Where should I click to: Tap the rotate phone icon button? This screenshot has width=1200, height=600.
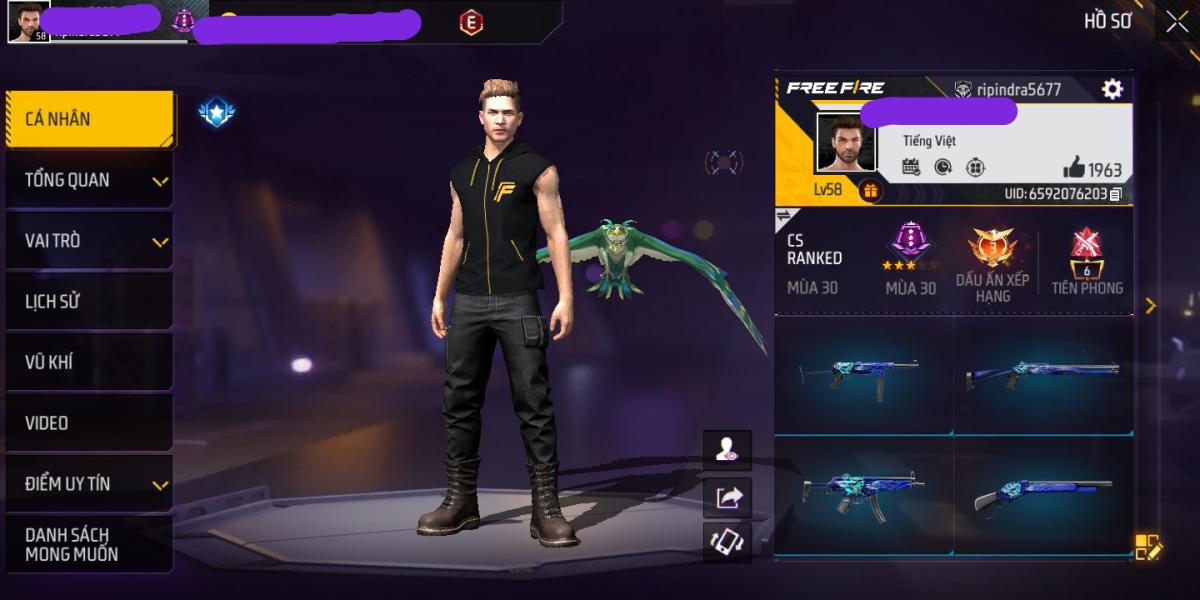(x=727, y=541)
